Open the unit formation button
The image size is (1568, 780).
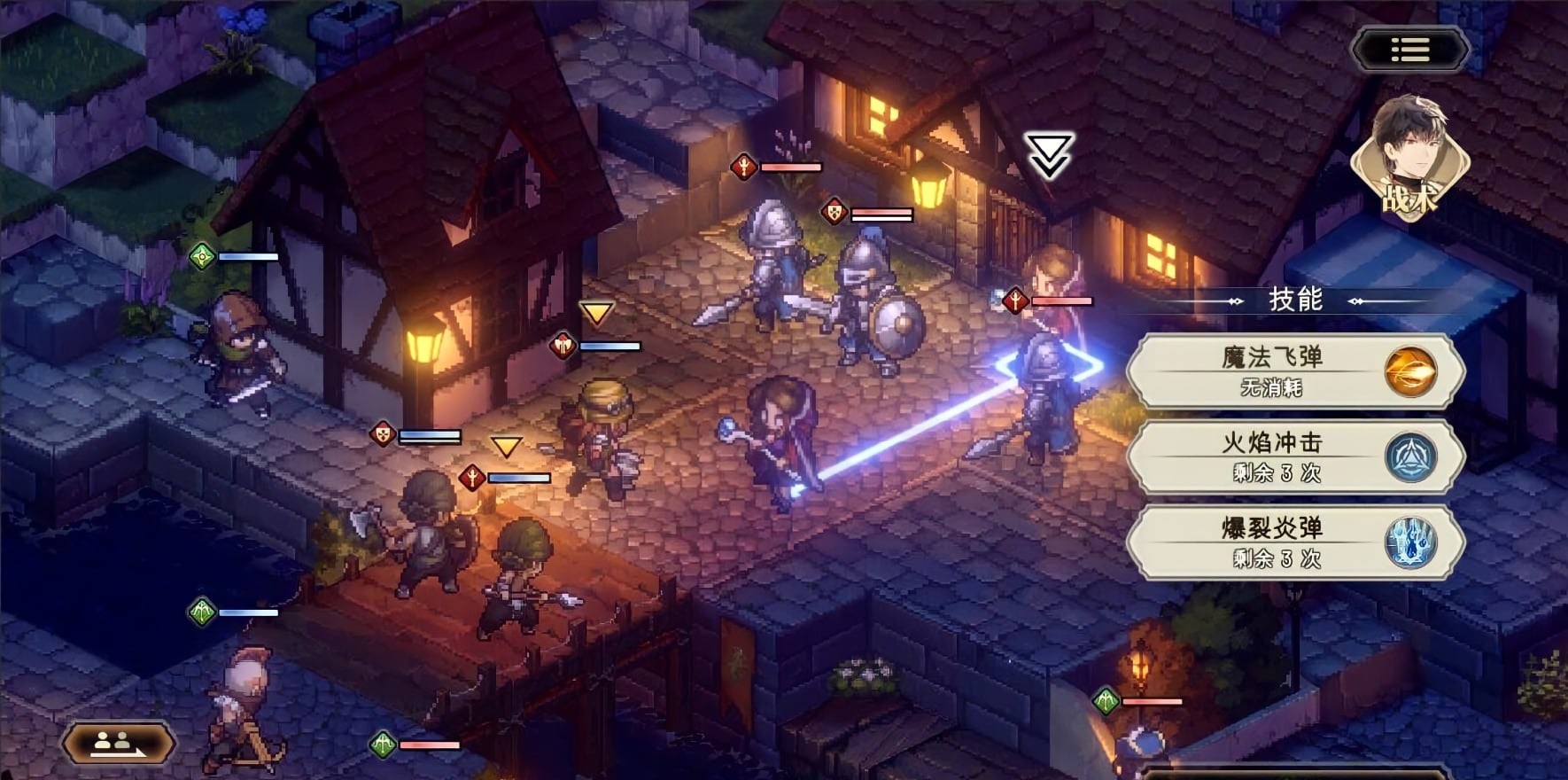pos(120,743)
